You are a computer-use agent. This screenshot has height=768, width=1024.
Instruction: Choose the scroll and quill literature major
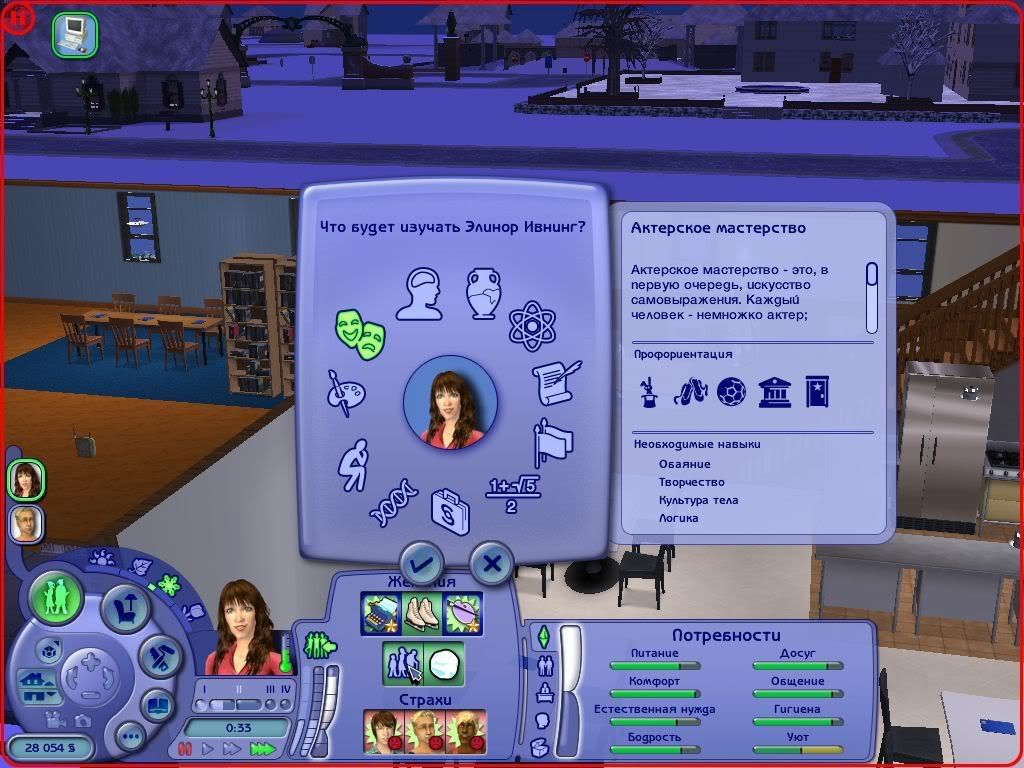[556, 383]
